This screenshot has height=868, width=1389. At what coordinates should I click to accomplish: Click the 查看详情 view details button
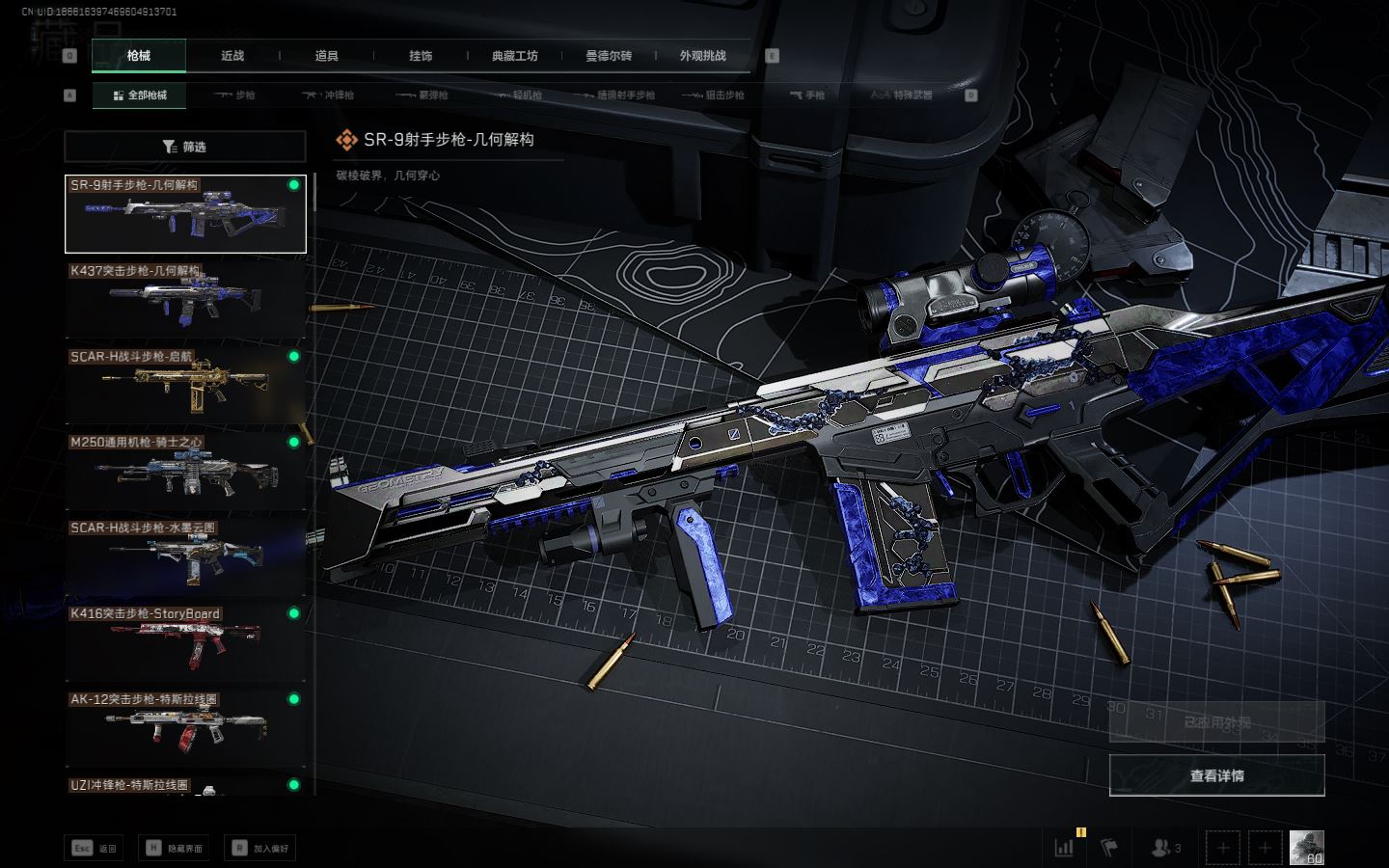1216,775
